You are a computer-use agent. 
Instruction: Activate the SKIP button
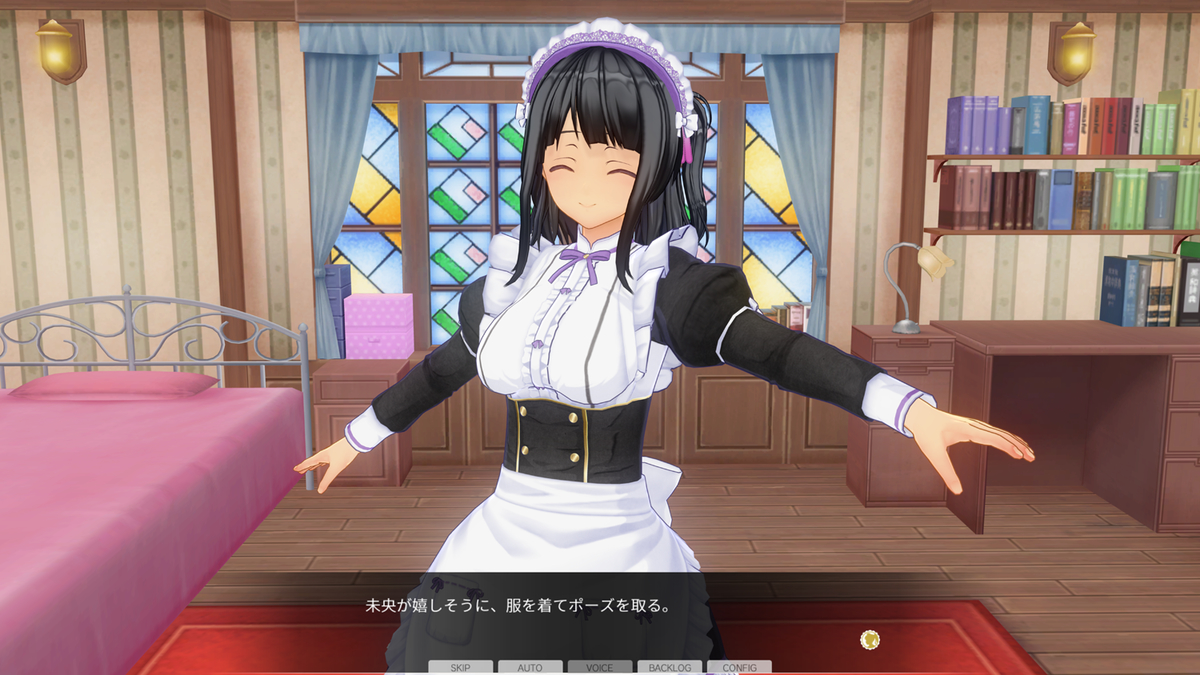point(460,667)
